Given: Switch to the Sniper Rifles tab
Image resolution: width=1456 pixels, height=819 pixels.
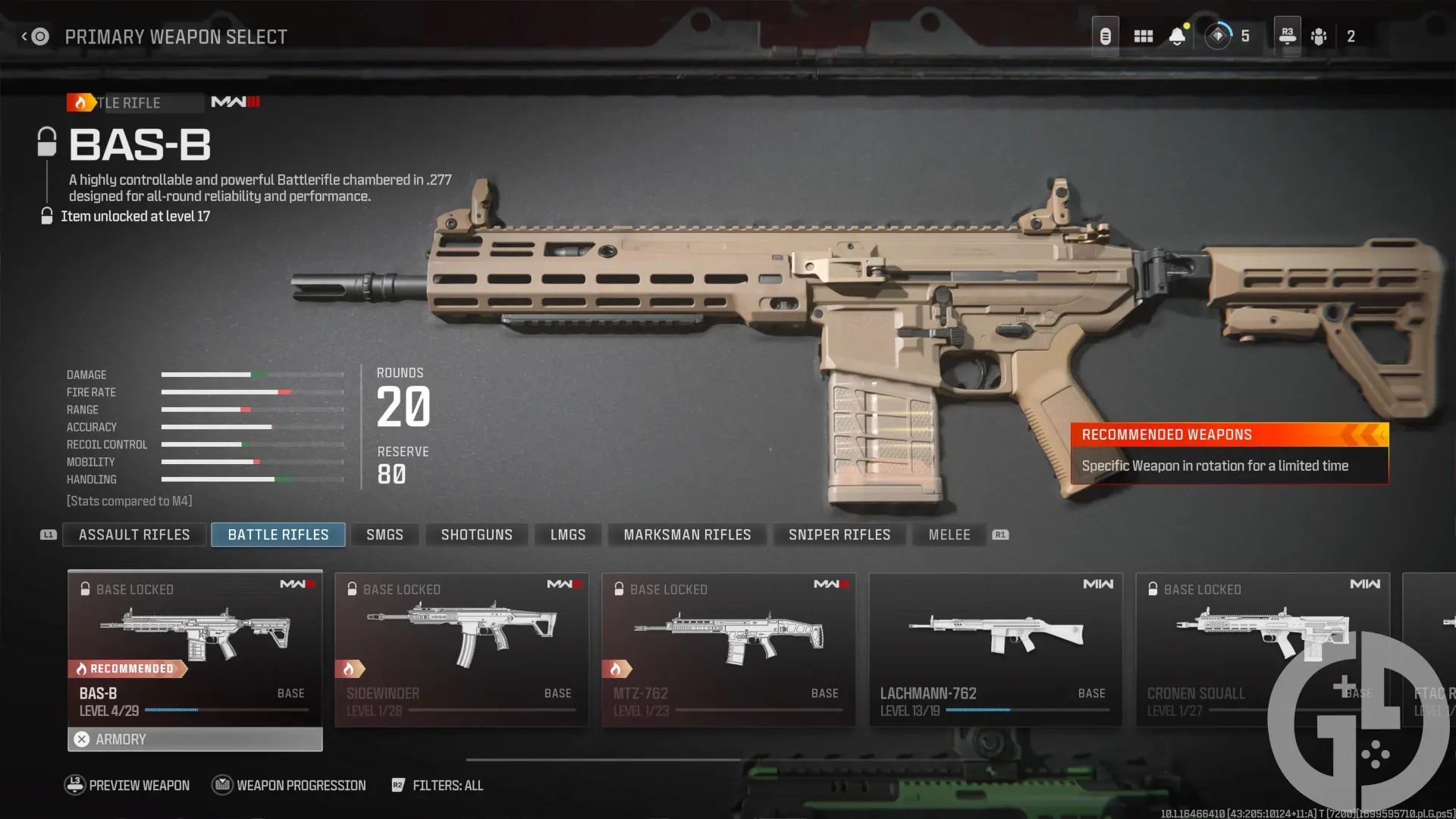Looking at the screenshot, I should 839,535.
